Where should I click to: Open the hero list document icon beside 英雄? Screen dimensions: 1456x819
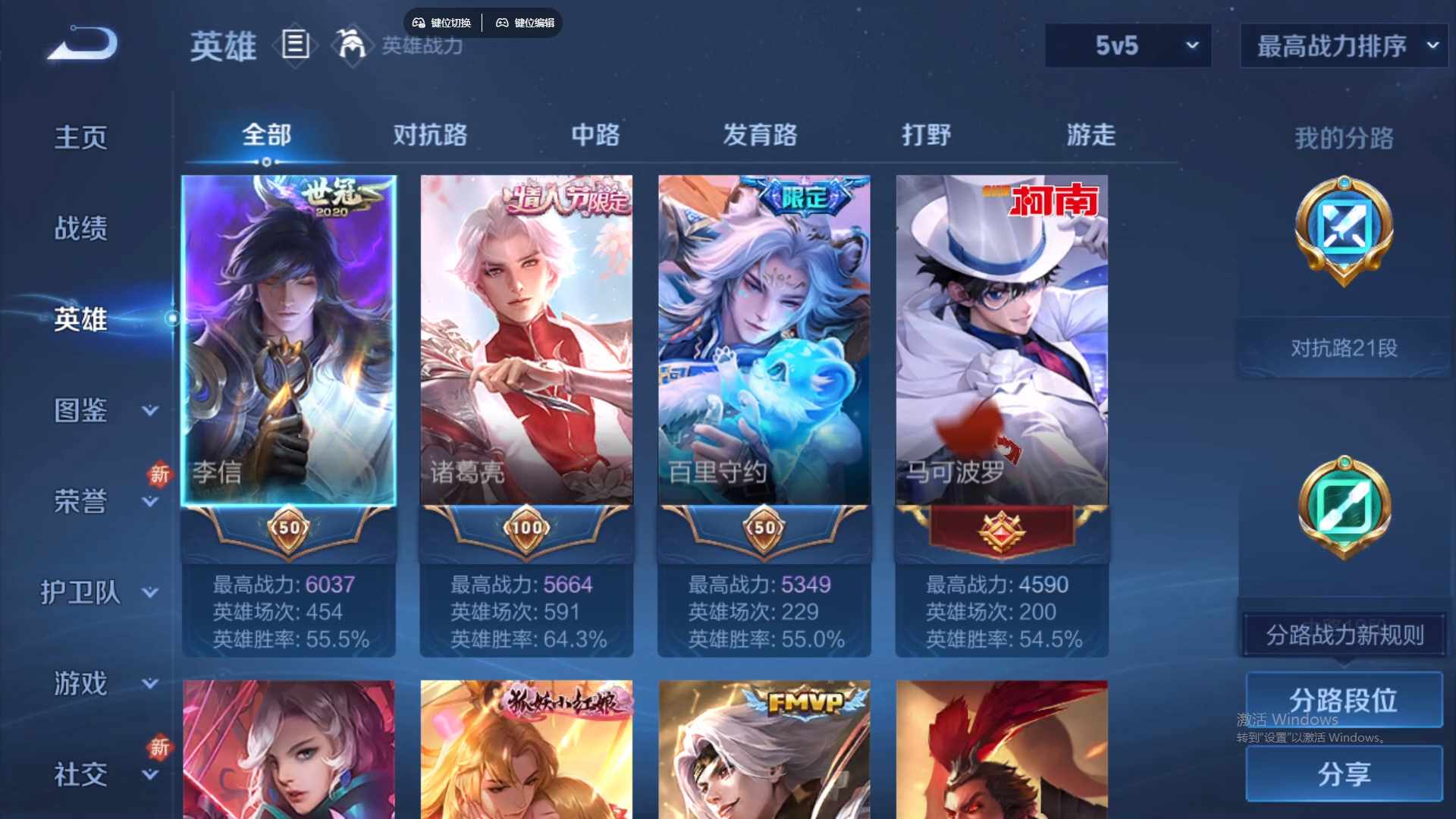[x=294, y=45]
